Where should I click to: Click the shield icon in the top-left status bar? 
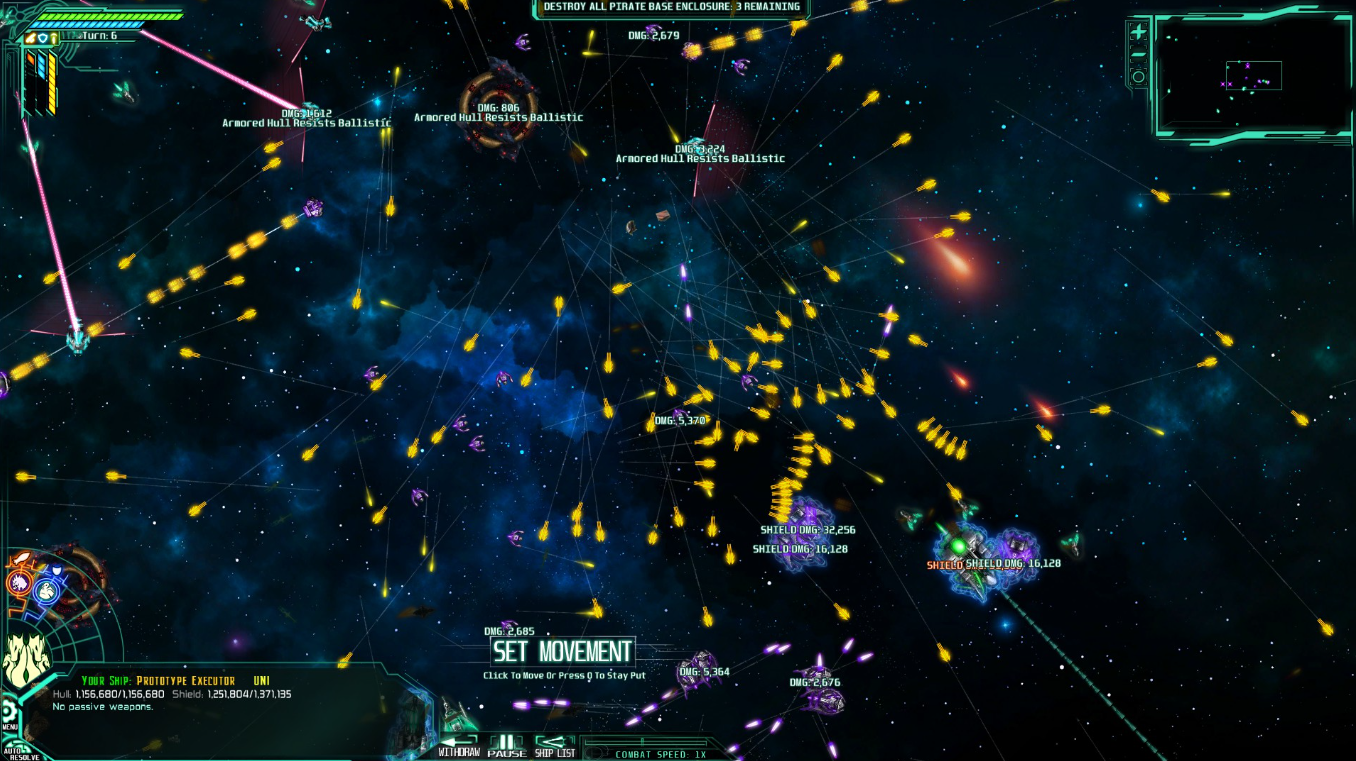point(41,37)
